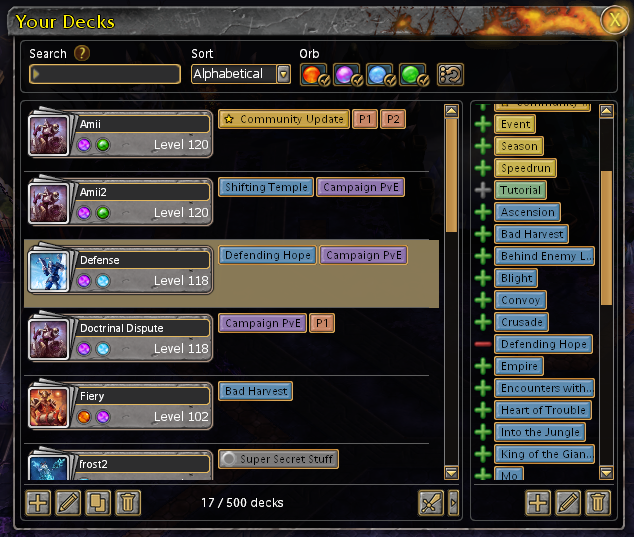Click the help question mark next to Search

[82, 54]
